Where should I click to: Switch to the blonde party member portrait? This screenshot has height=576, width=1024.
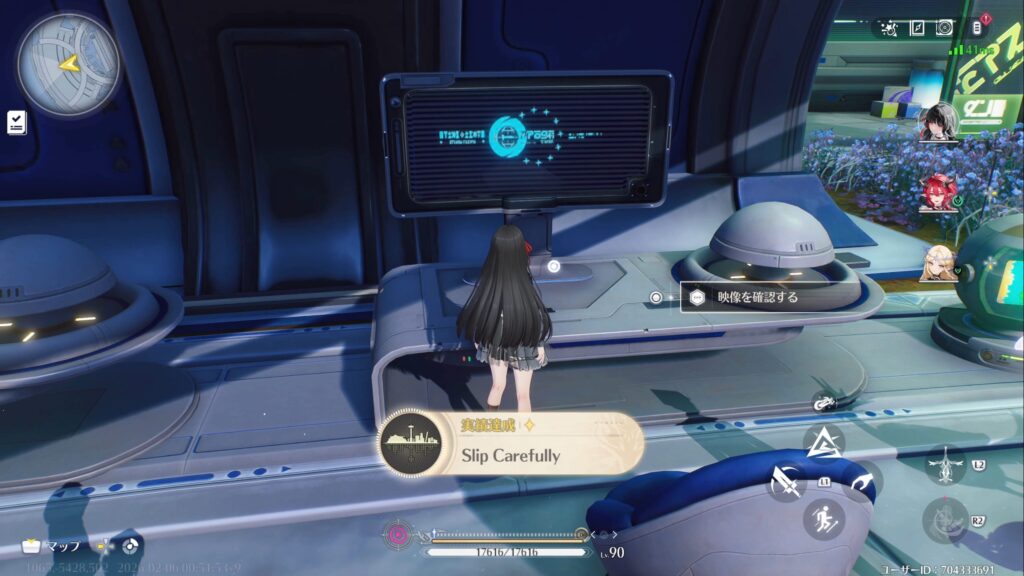[938, 262]
